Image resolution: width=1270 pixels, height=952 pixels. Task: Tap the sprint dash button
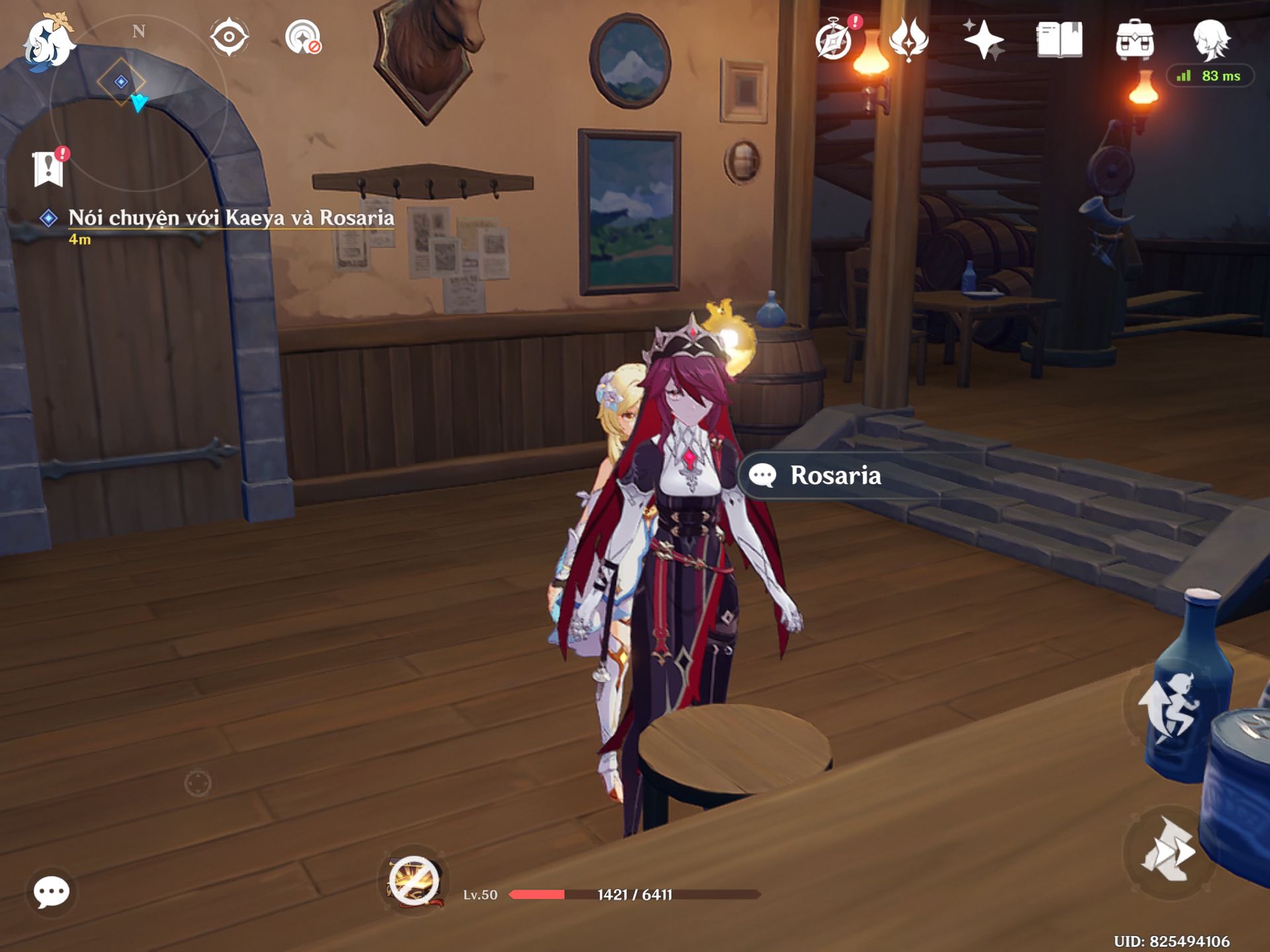(1168, 852)
